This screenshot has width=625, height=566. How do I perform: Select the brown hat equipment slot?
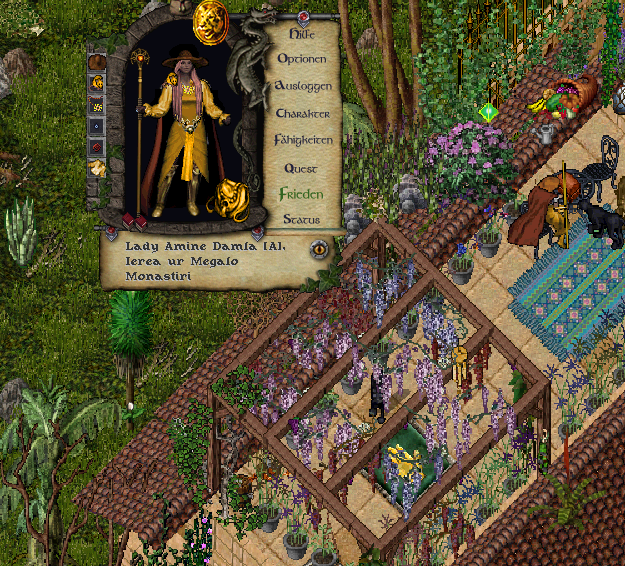coord(97,63)
